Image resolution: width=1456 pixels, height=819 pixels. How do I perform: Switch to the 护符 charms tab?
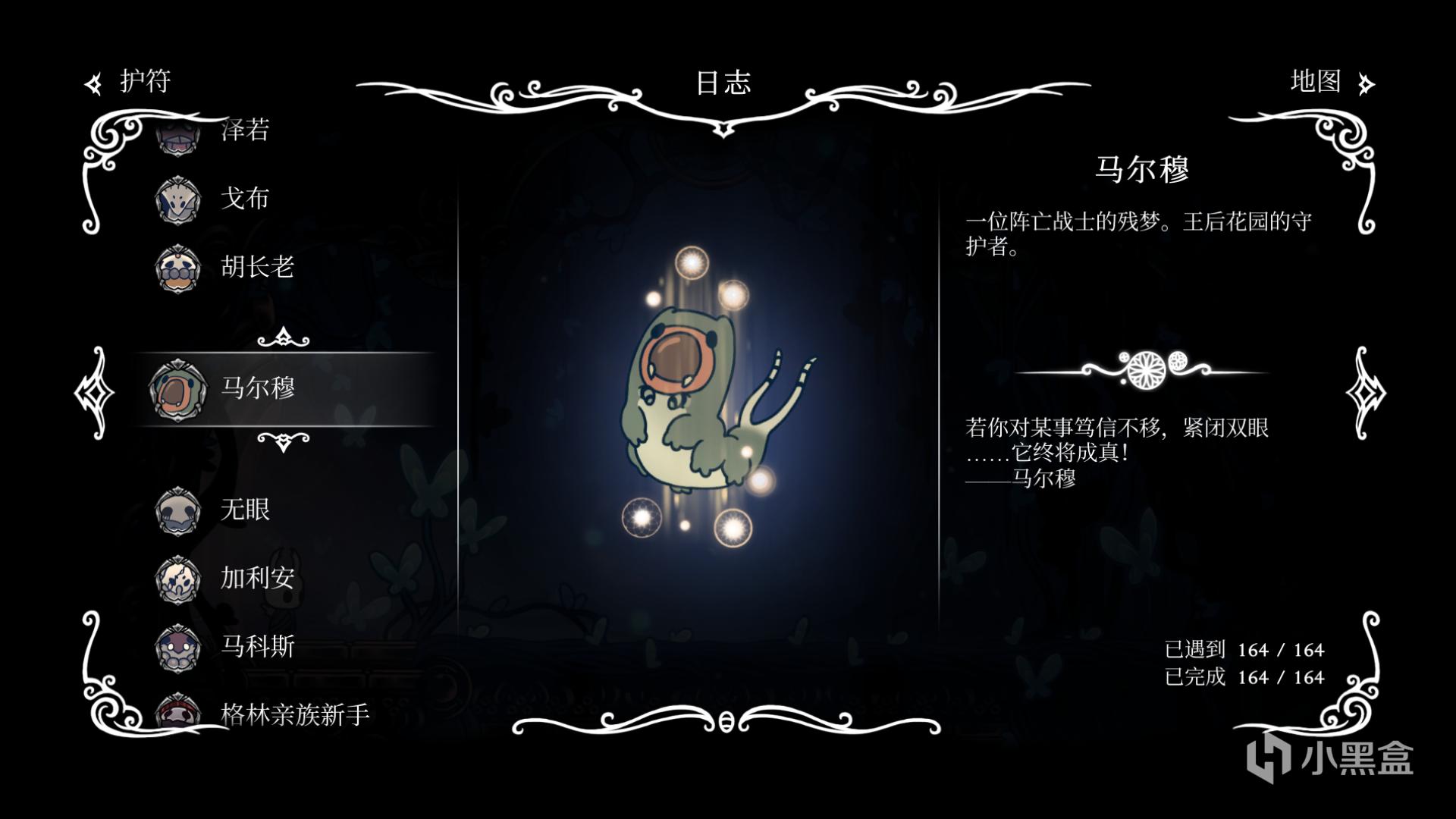(129, 81)
